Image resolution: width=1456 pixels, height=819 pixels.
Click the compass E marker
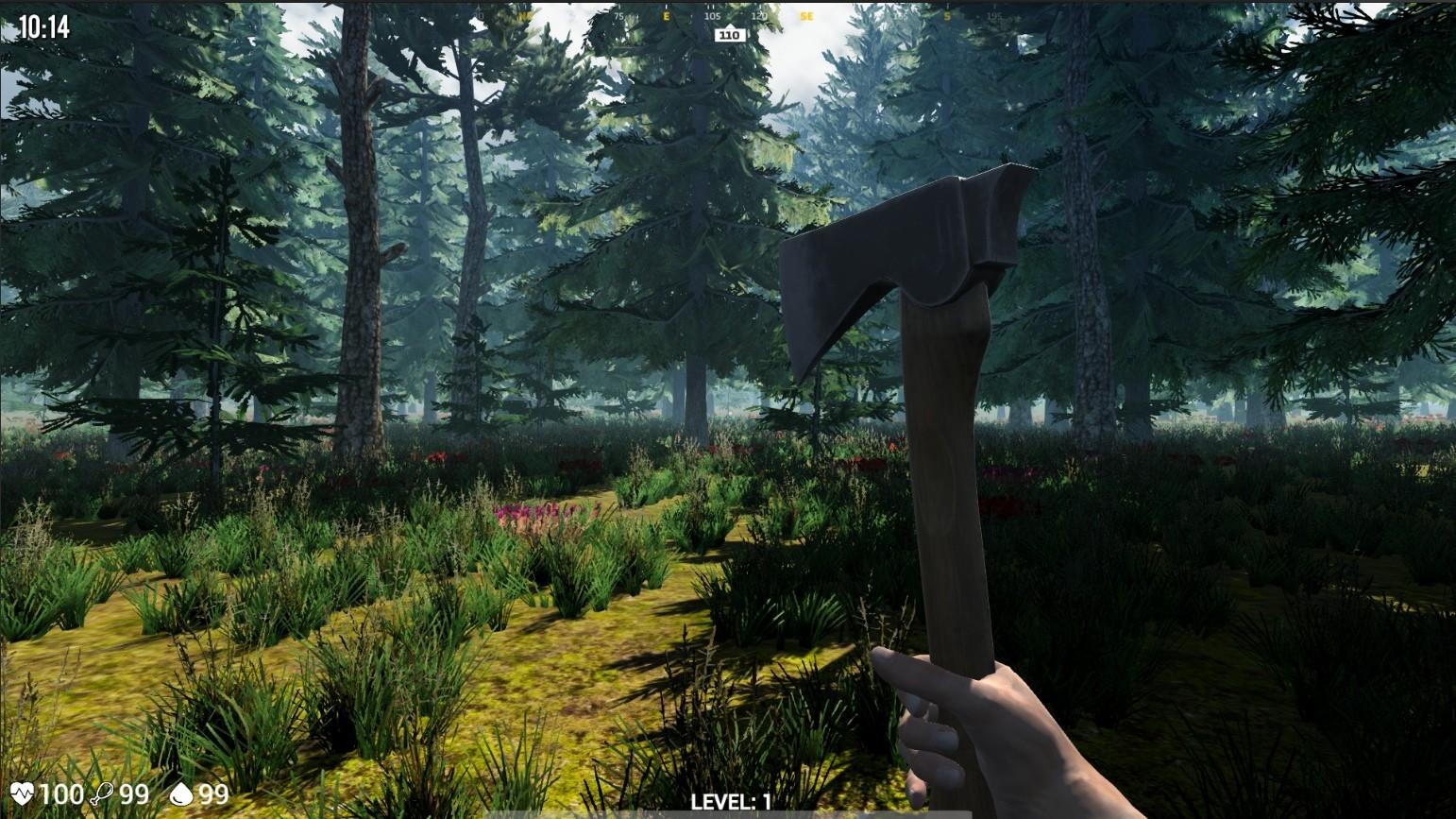tap(666, 17)
